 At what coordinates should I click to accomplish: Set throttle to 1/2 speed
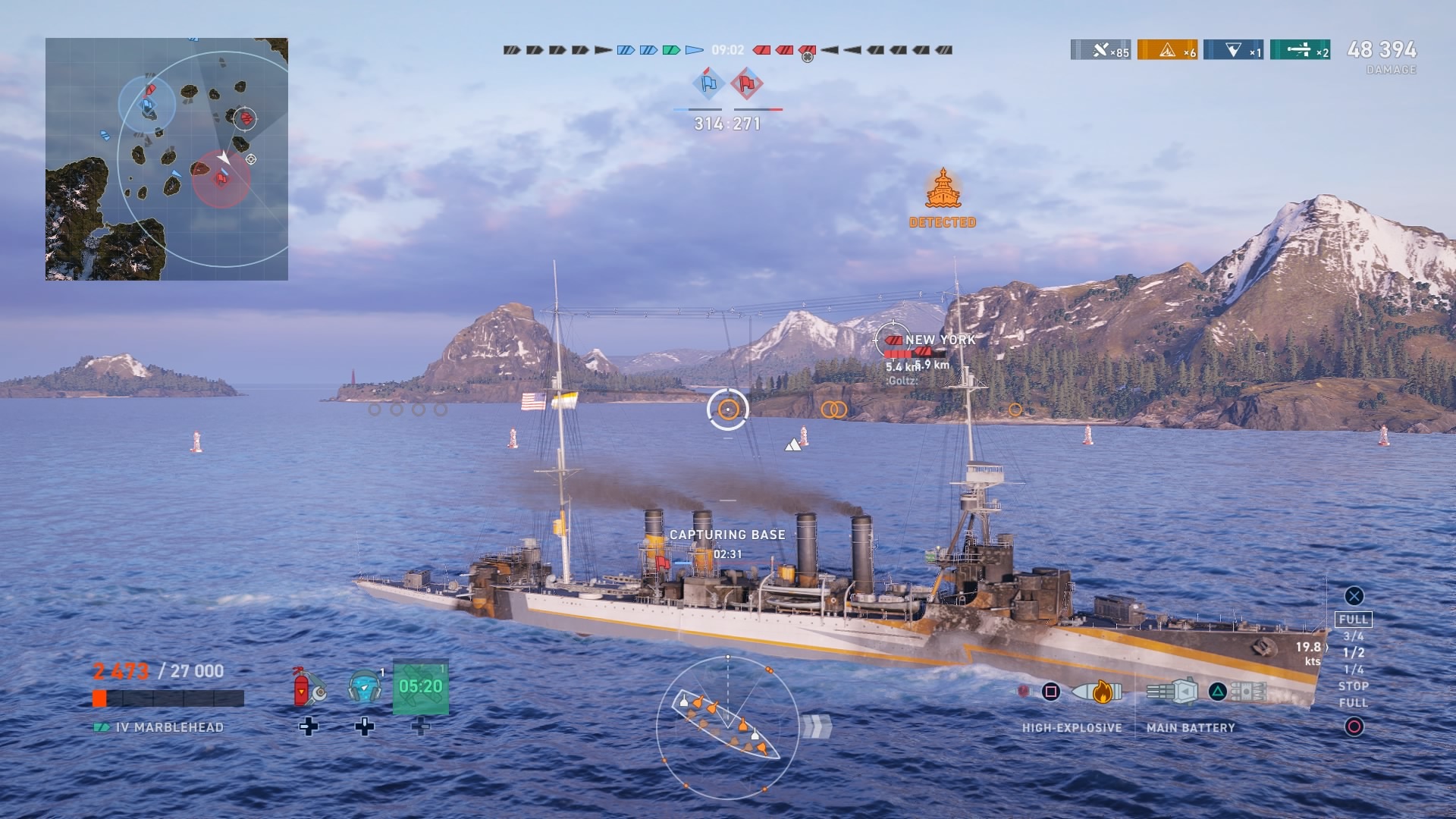pyautogui.click(x=1354, y=653)
